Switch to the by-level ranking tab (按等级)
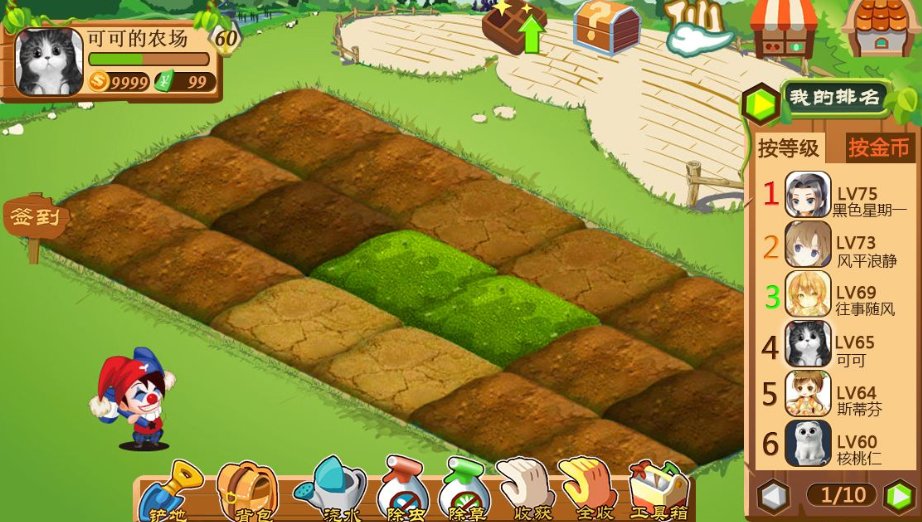The width and height of the screenshot is (922, 522). 788,149
